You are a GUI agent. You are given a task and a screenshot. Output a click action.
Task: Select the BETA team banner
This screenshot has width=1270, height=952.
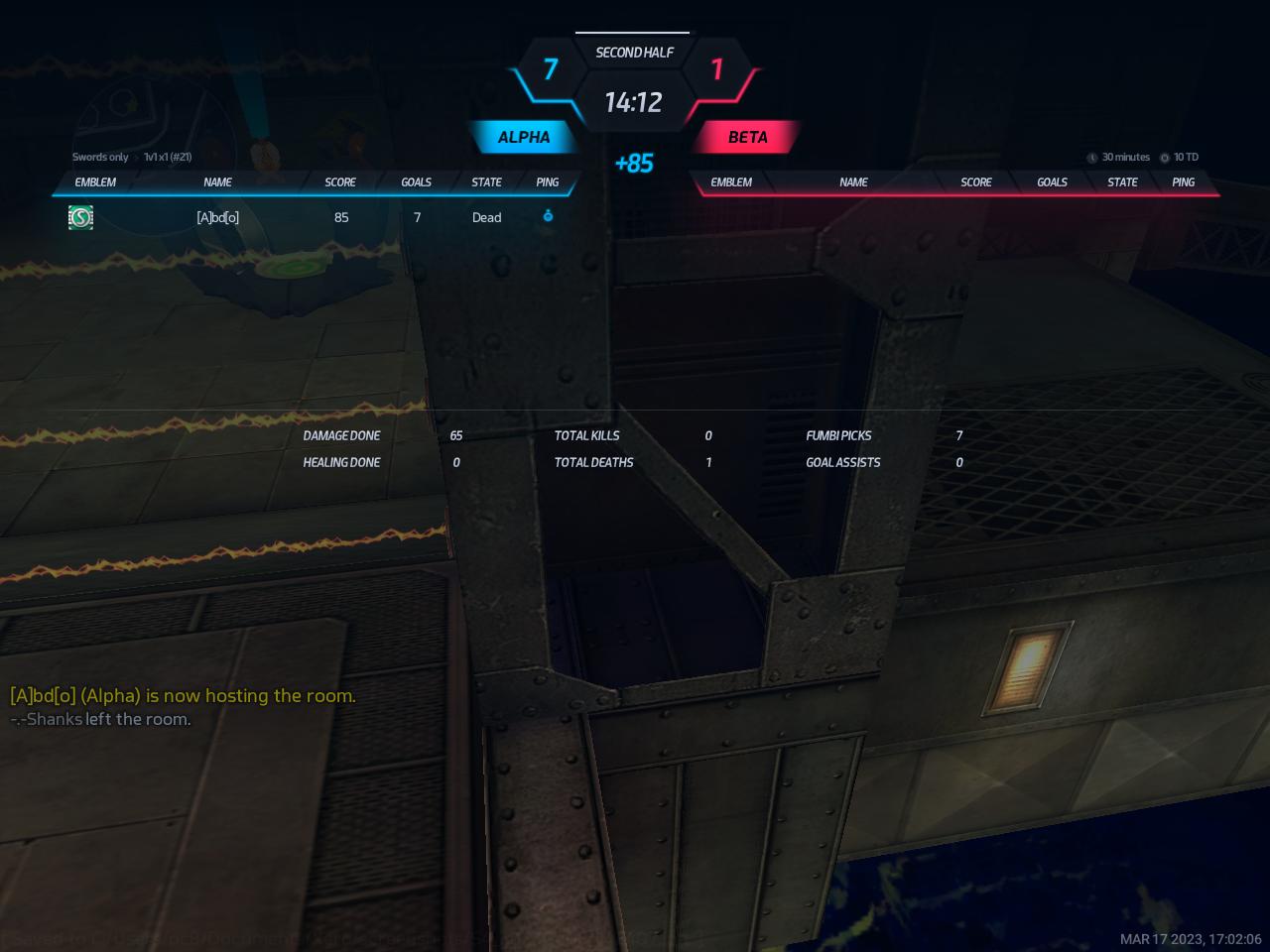747,137
